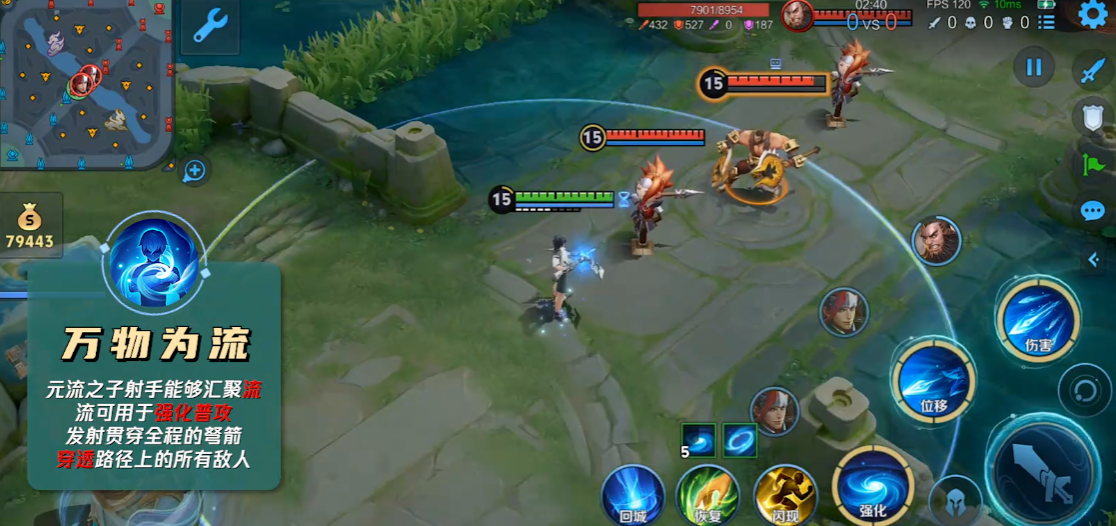Open the chat bubble panel

[x=1092, y=211]
